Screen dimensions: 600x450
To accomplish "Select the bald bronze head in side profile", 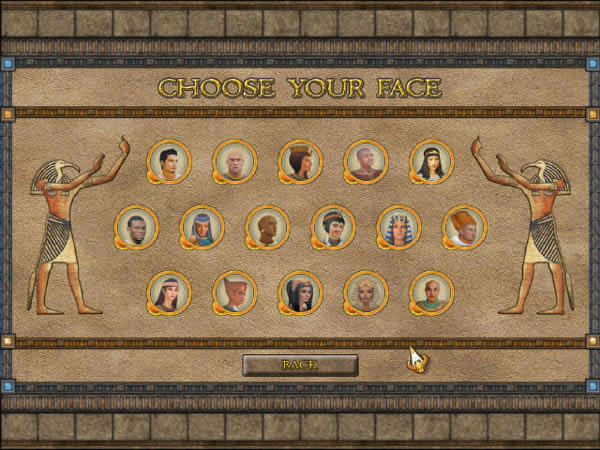I will click(x=267, y=226).
